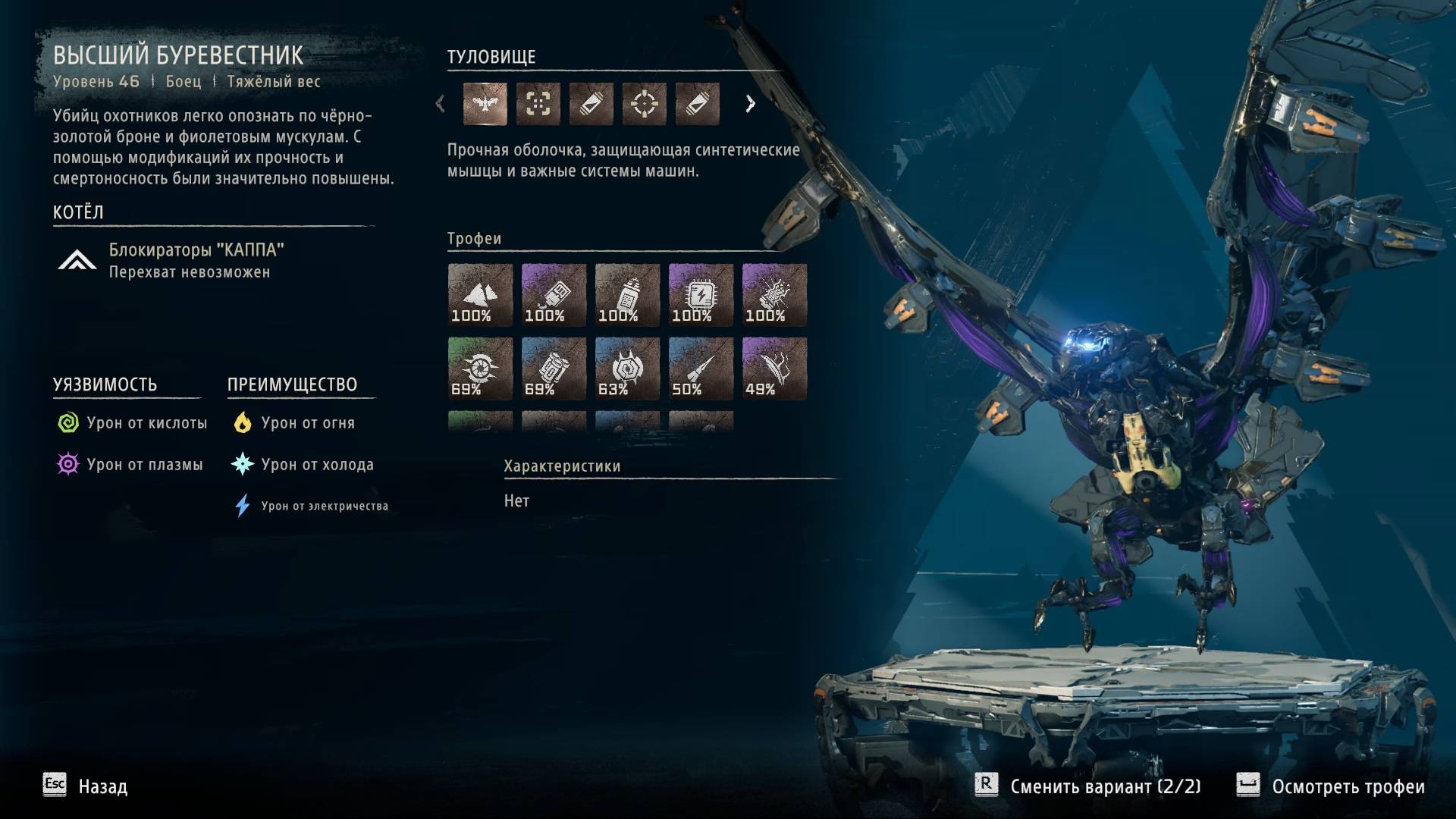Choose the crosshair target component icon
Screen dimensions: 1456x819
(644, 104)
